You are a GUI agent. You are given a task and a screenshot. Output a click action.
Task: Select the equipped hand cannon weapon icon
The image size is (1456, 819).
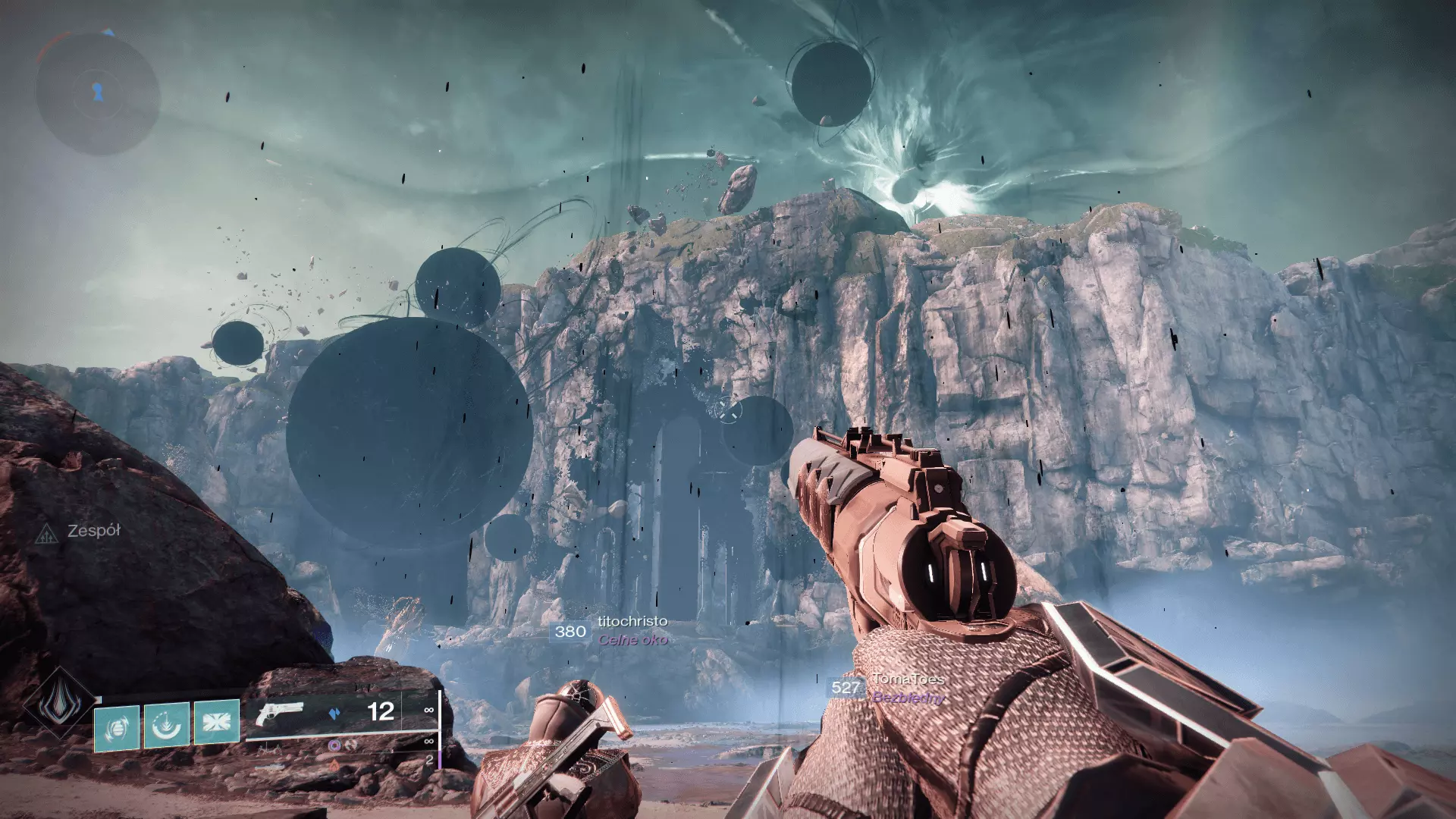pos(280,714)
